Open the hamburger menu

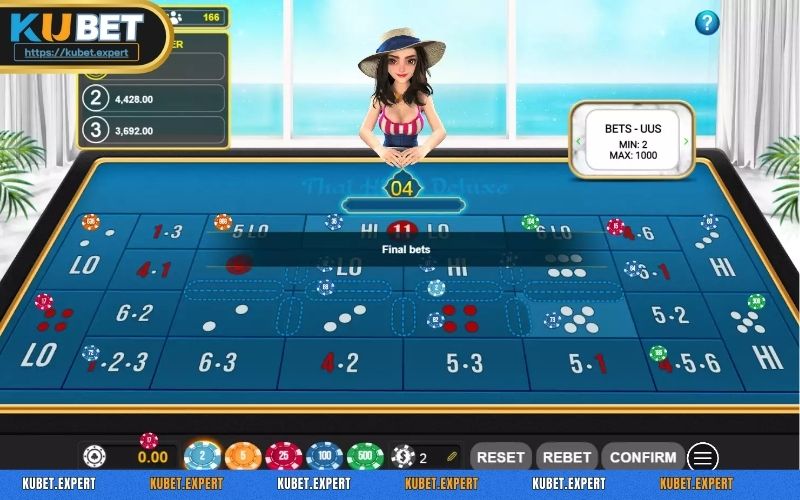pyautogui.click(x=703, y=458)
